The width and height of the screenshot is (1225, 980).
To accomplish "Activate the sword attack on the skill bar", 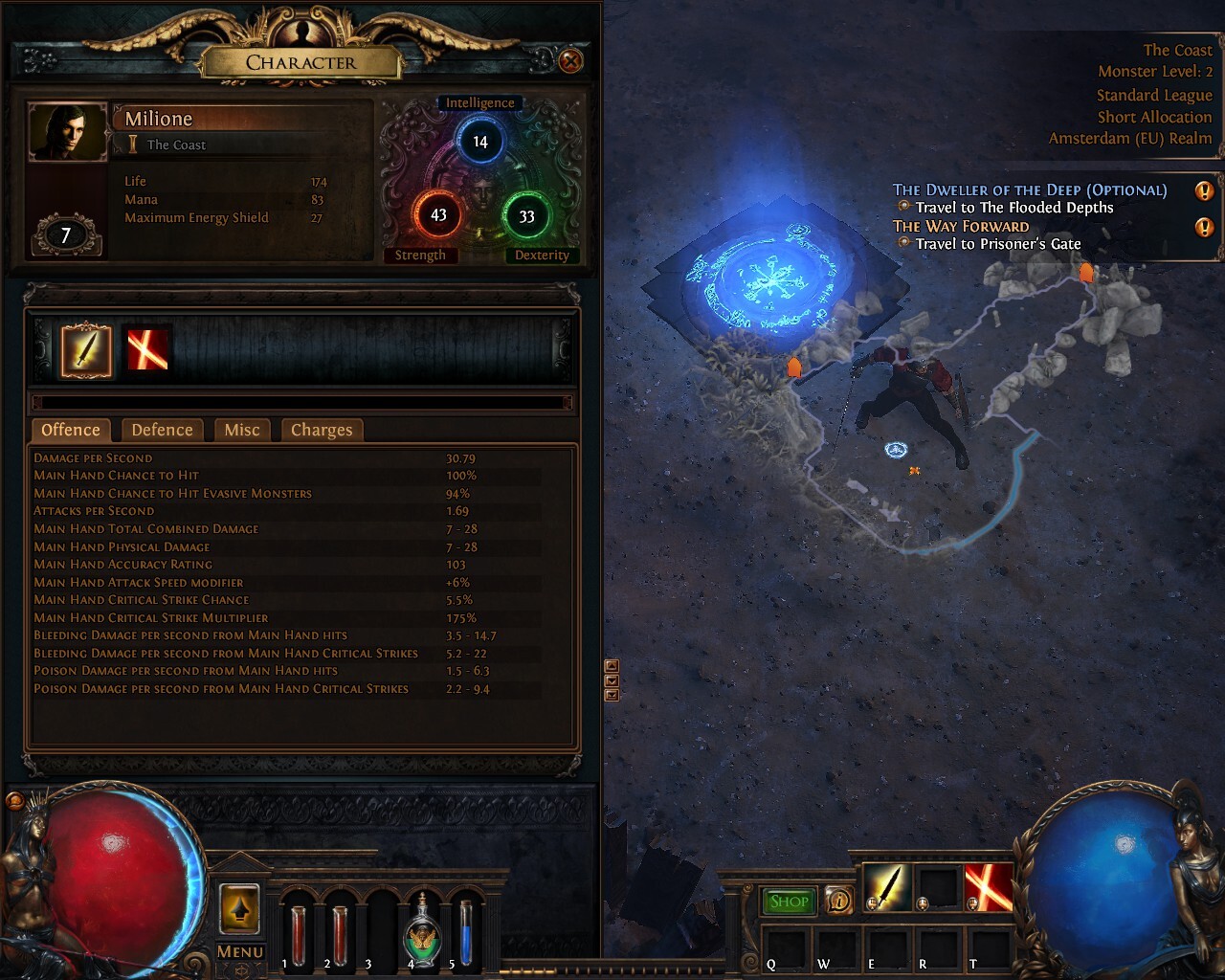I will 886,887.
